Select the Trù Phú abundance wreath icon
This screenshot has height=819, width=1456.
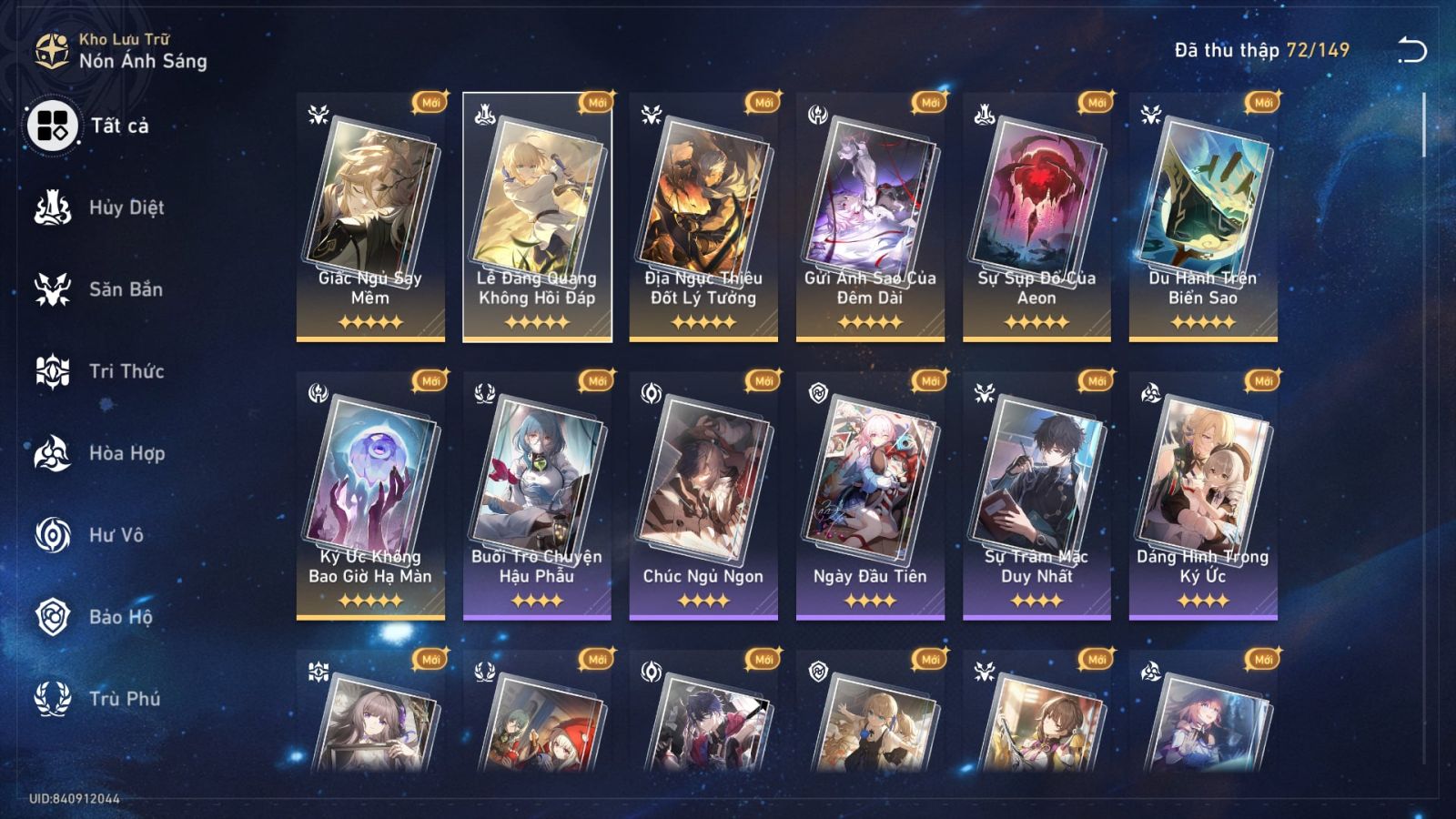point(52,699)
